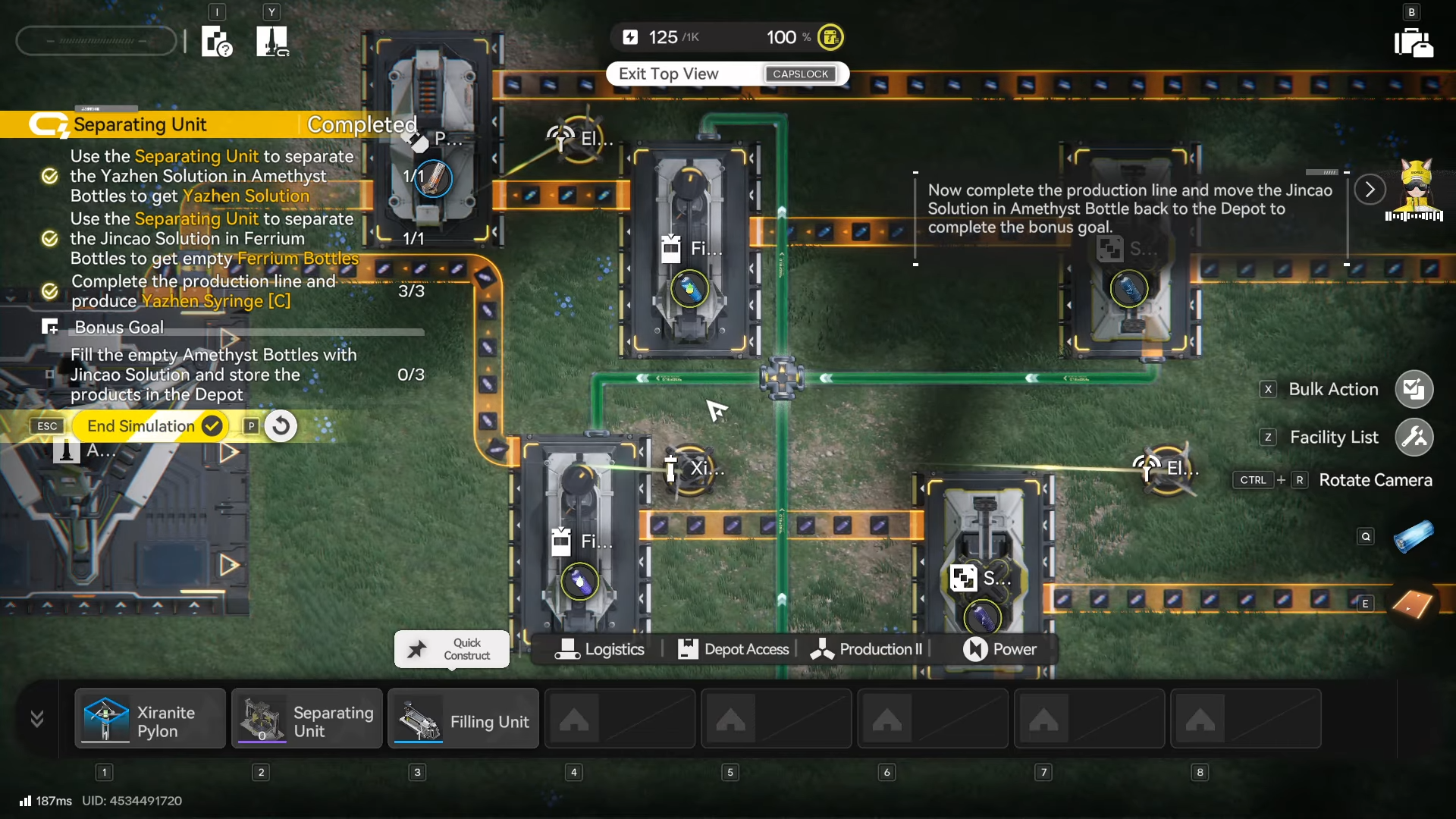Viewport: 1456px width, 819px height.
Task: Activate Bulk Action
Action: click(1414, 389)
